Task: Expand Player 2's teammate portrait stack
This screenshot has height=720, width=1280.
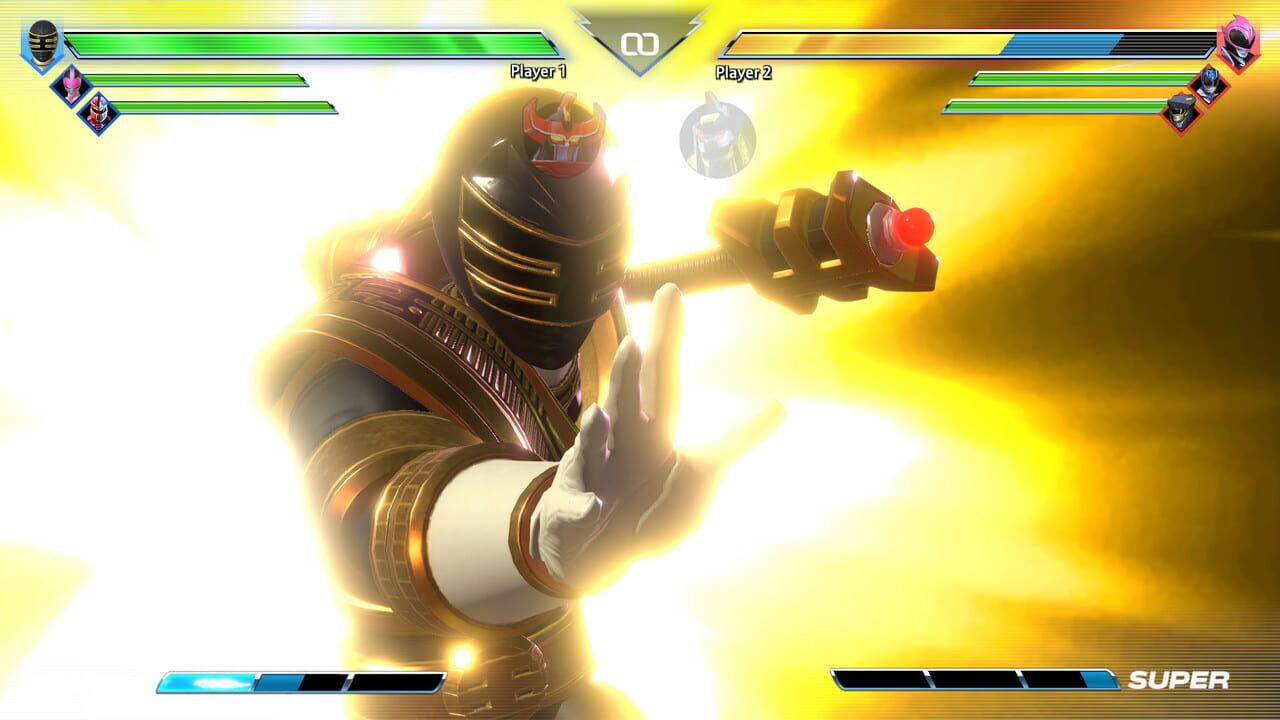Action: click(x=1193, y=98)
